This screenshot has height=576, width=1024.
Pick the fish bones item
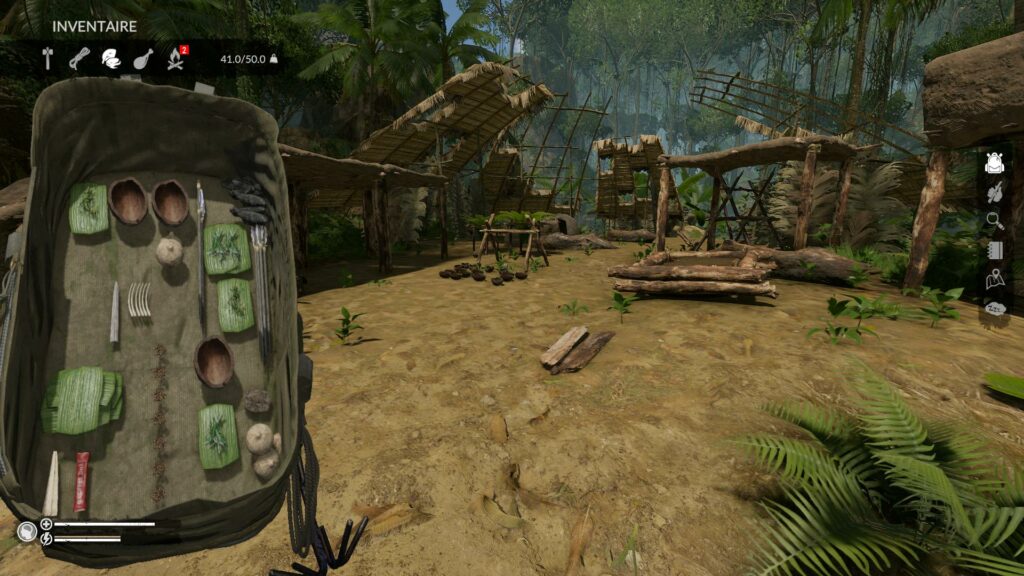(140, 299)
